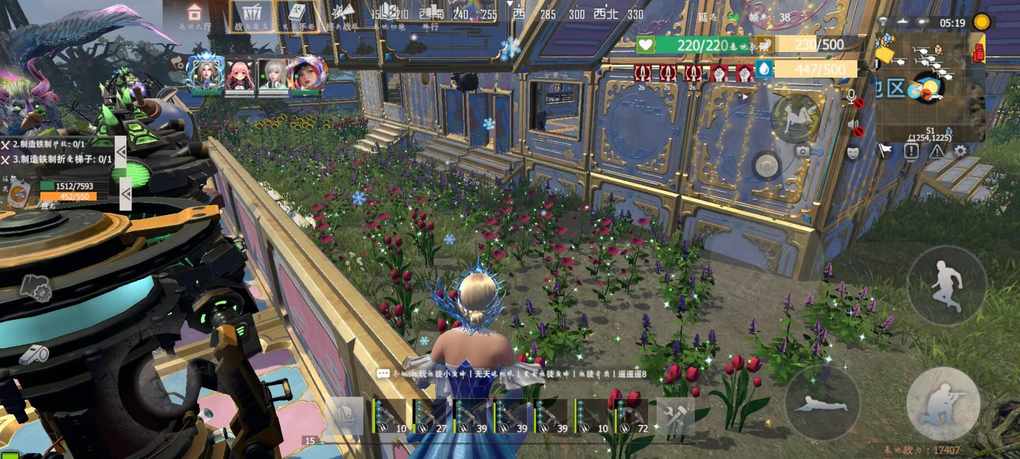Select the hotbar slot with 72 items

pyautogui.click(x=633, y=417)
